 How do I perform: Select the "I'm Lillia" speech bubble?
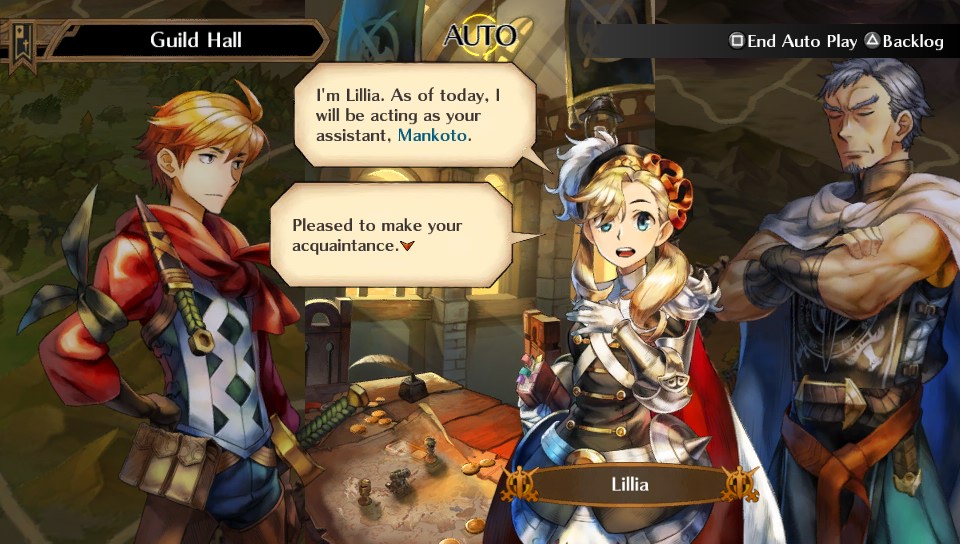414,115
